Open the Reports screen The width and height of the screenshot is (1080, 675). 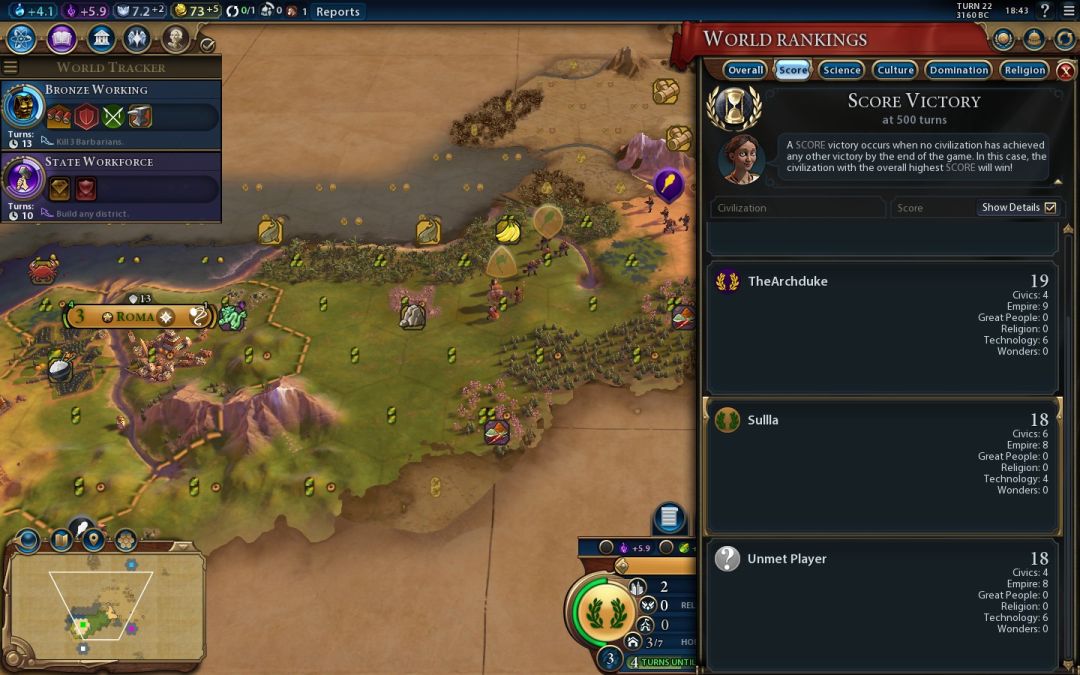click(x=337, y=12)
